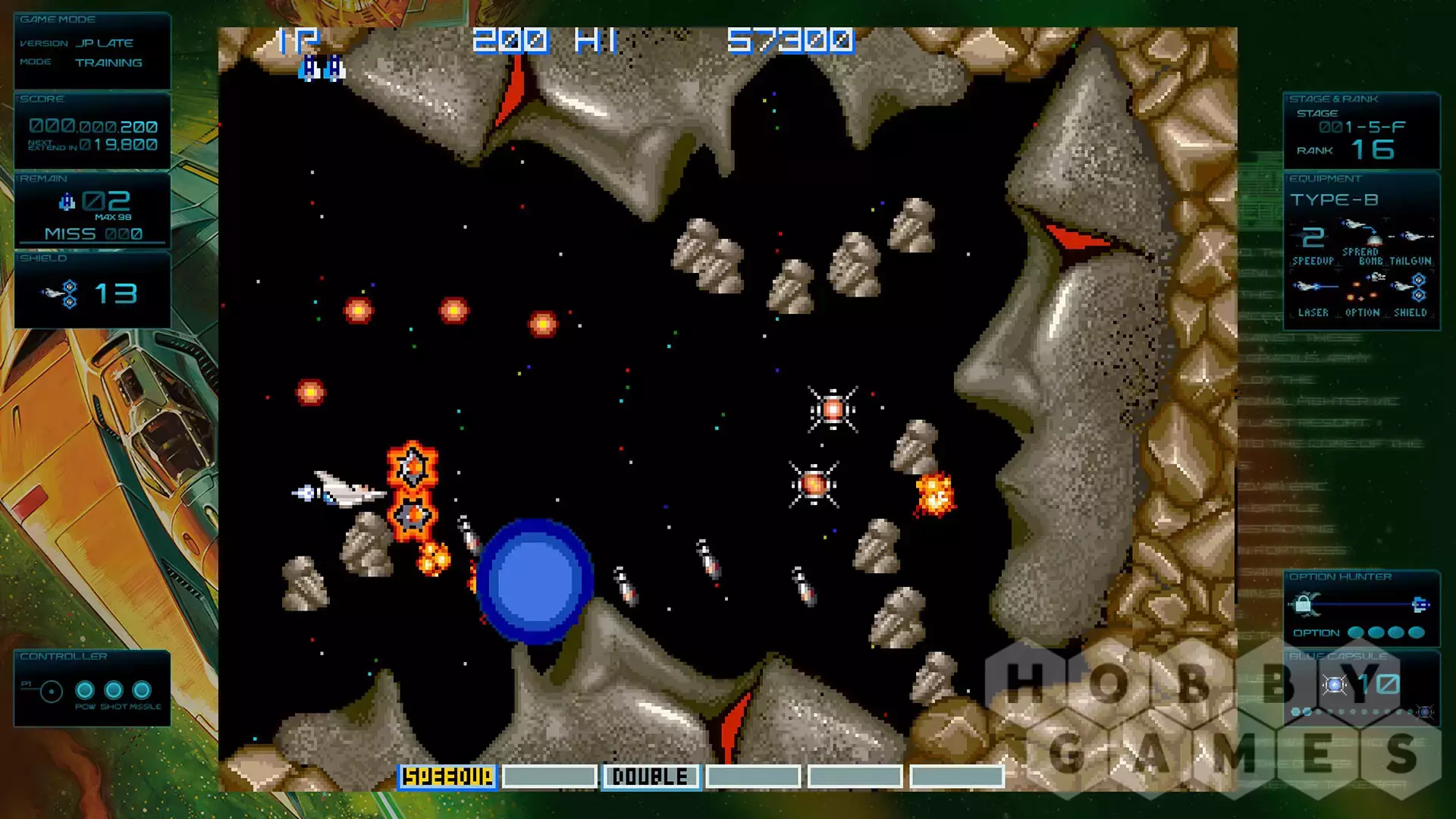Screen dimensions: 1456x819
Task: Click the Tailgun equipment icon
Action: (x=1411, y=237)
